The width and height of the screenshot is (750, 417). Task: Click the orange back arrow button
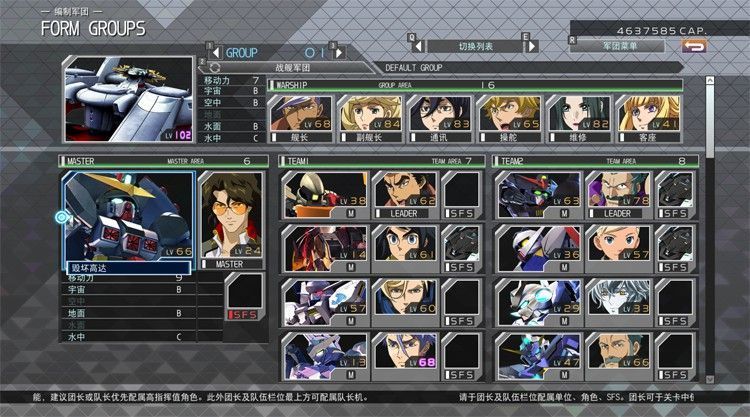click(x=693, y=45)
